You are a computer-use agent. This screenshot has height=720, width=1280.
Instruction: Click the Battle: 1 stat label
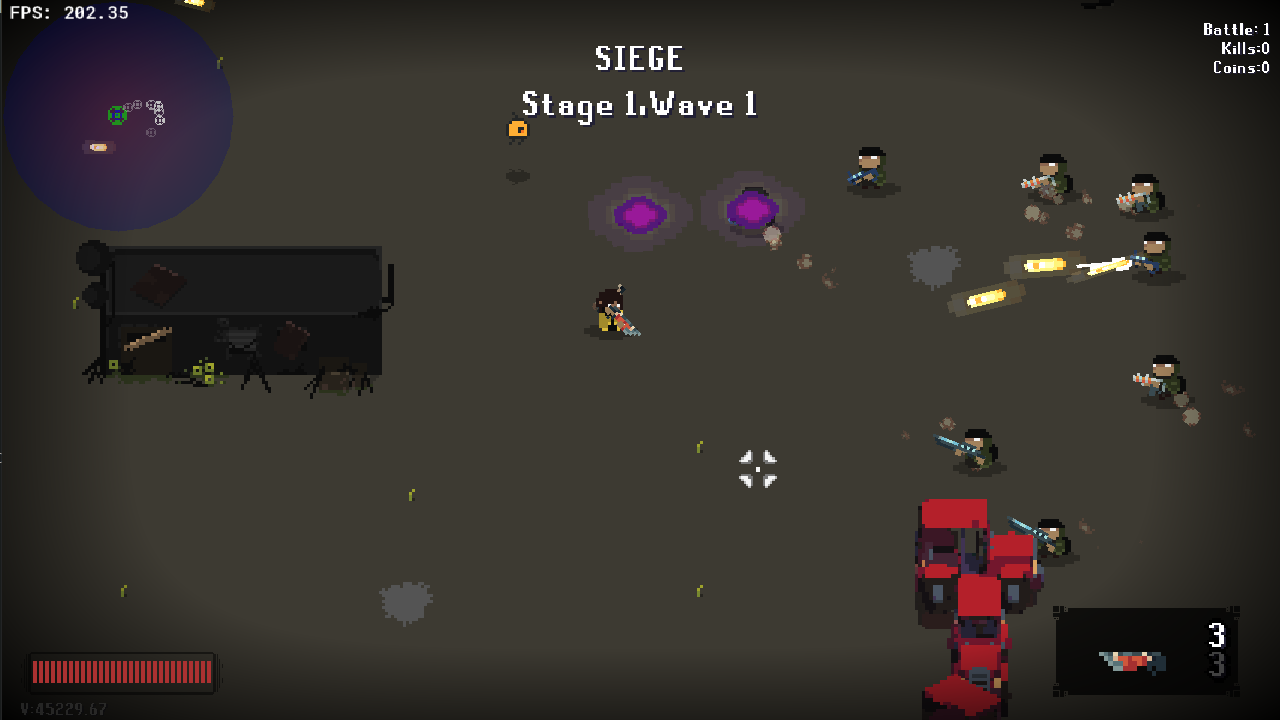(x=1236, y=29)
